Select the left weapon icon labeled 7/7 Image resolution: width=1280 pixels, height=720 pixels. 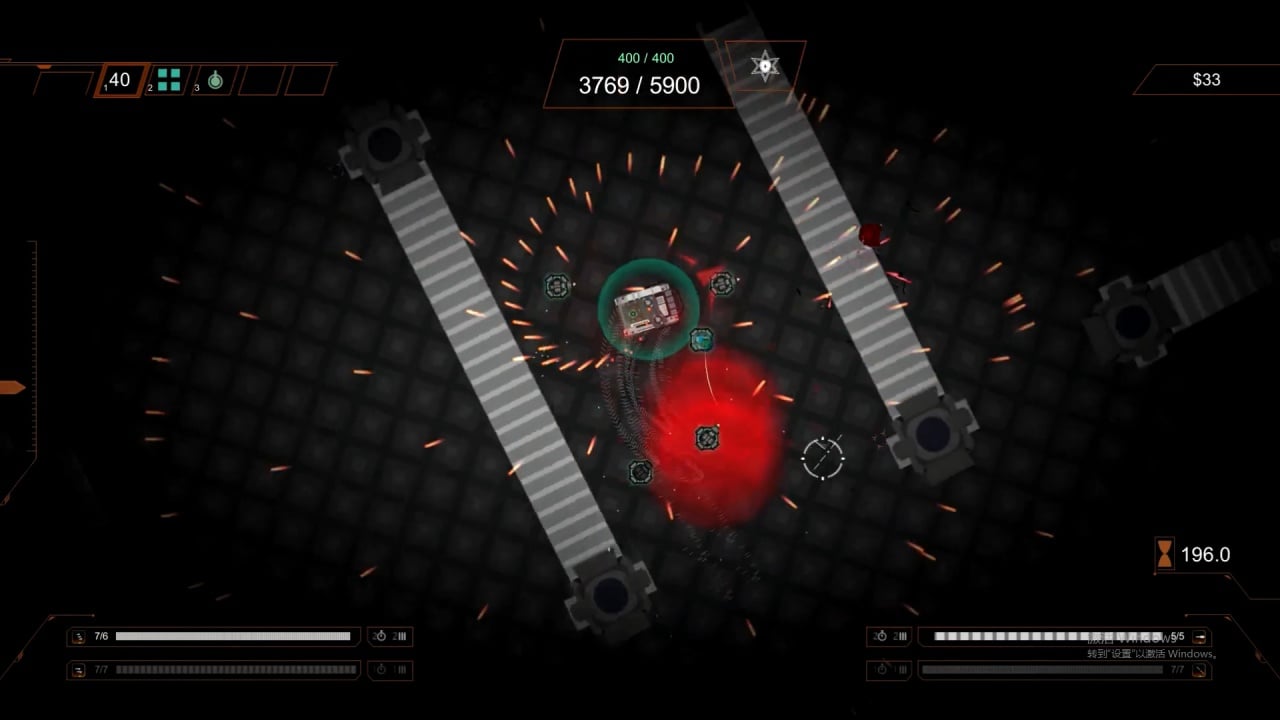point(78,670)
